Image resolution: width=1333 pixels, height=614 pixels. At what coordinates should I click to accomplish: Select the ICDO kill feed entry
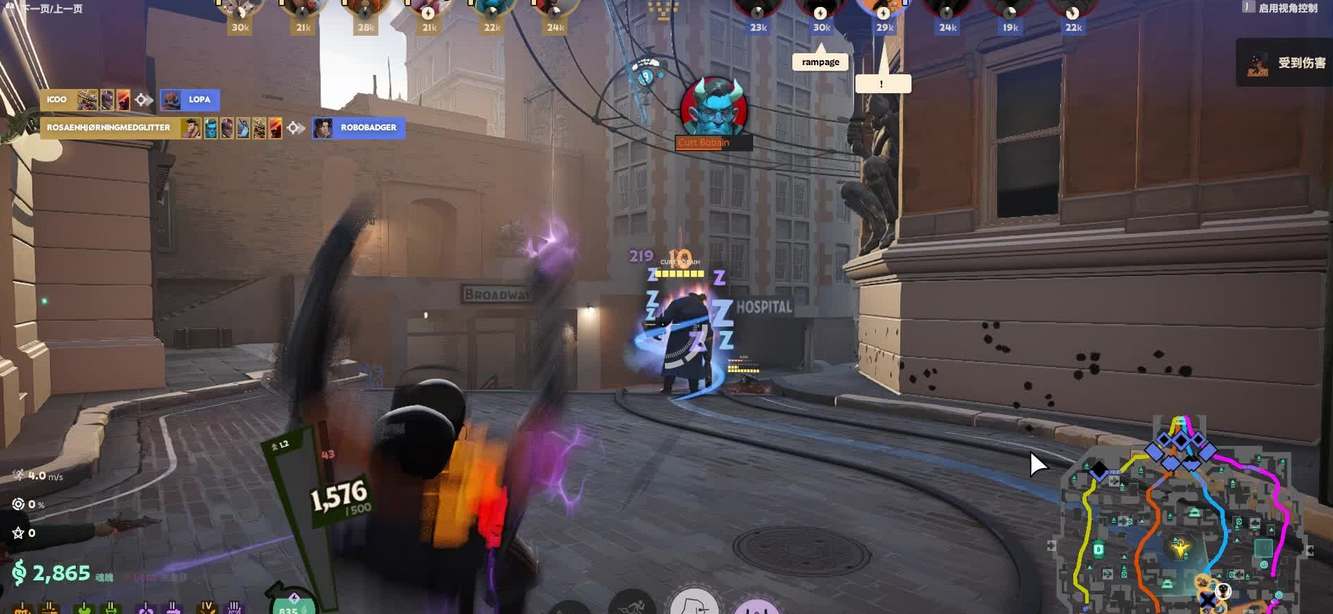pos(55,100)
